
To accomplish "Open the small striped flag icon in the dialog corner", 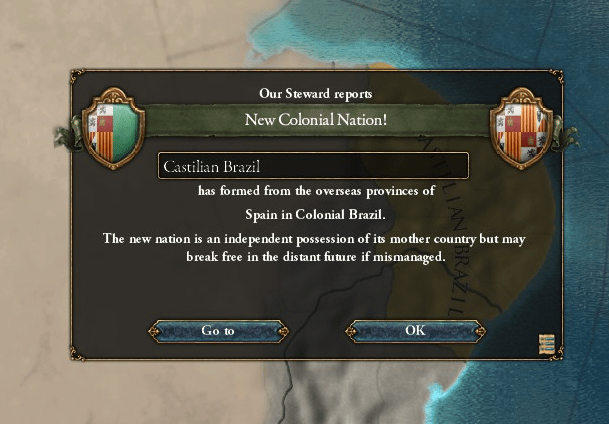I will pyautogui.click(x=545, y=343).
